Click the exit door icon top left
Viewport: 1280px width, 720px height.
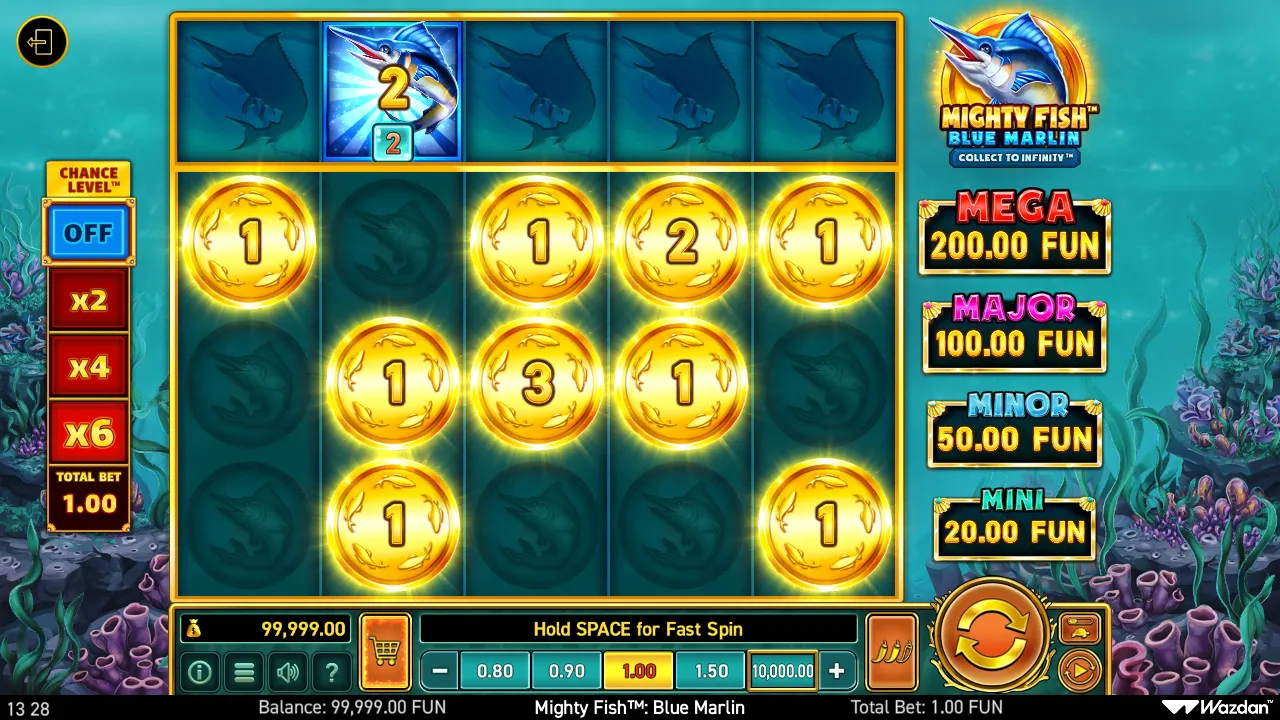(x=41, y=41)
